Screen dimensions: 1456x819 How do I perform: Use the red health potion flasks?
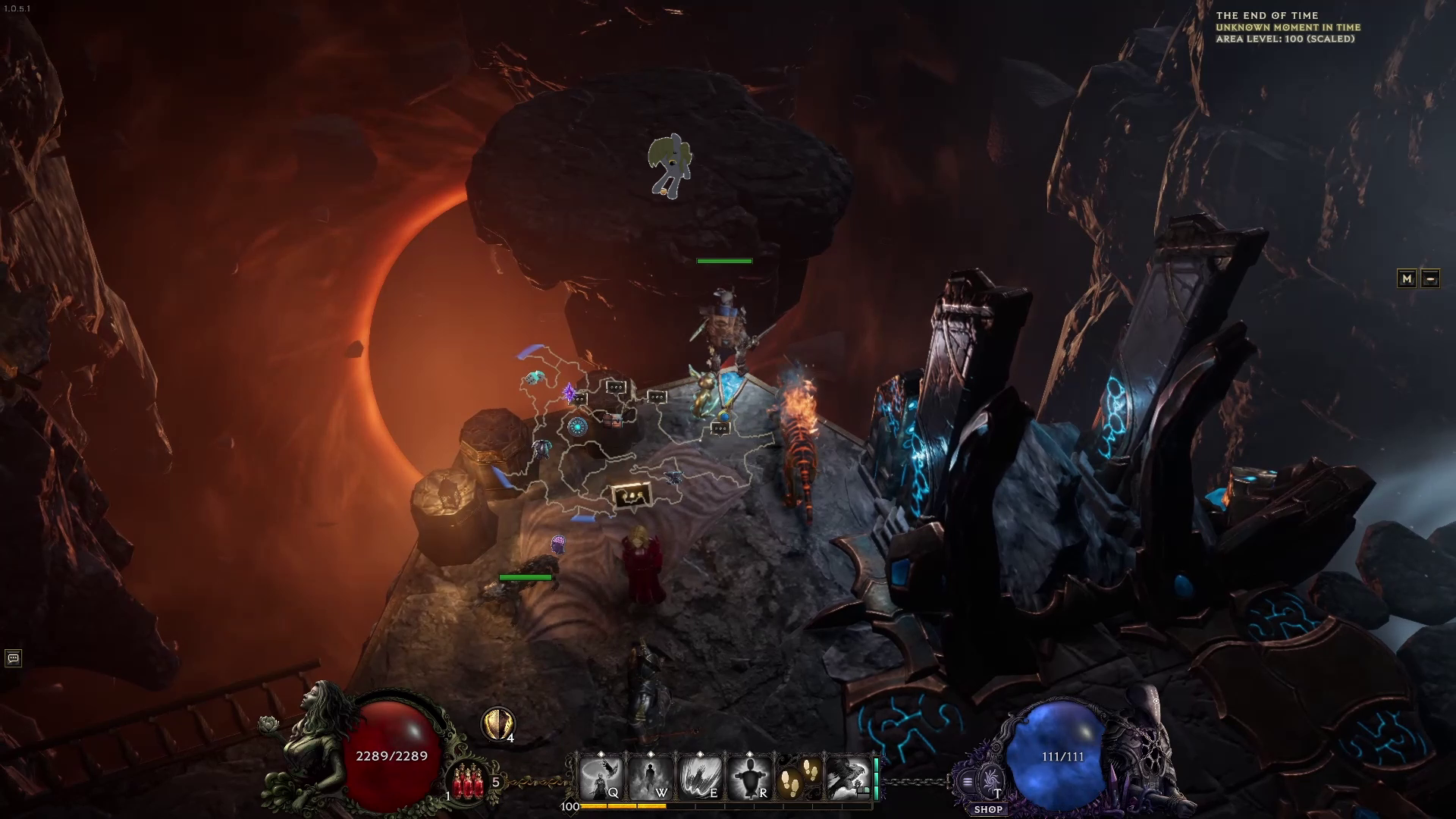click(x=468, y=782)
